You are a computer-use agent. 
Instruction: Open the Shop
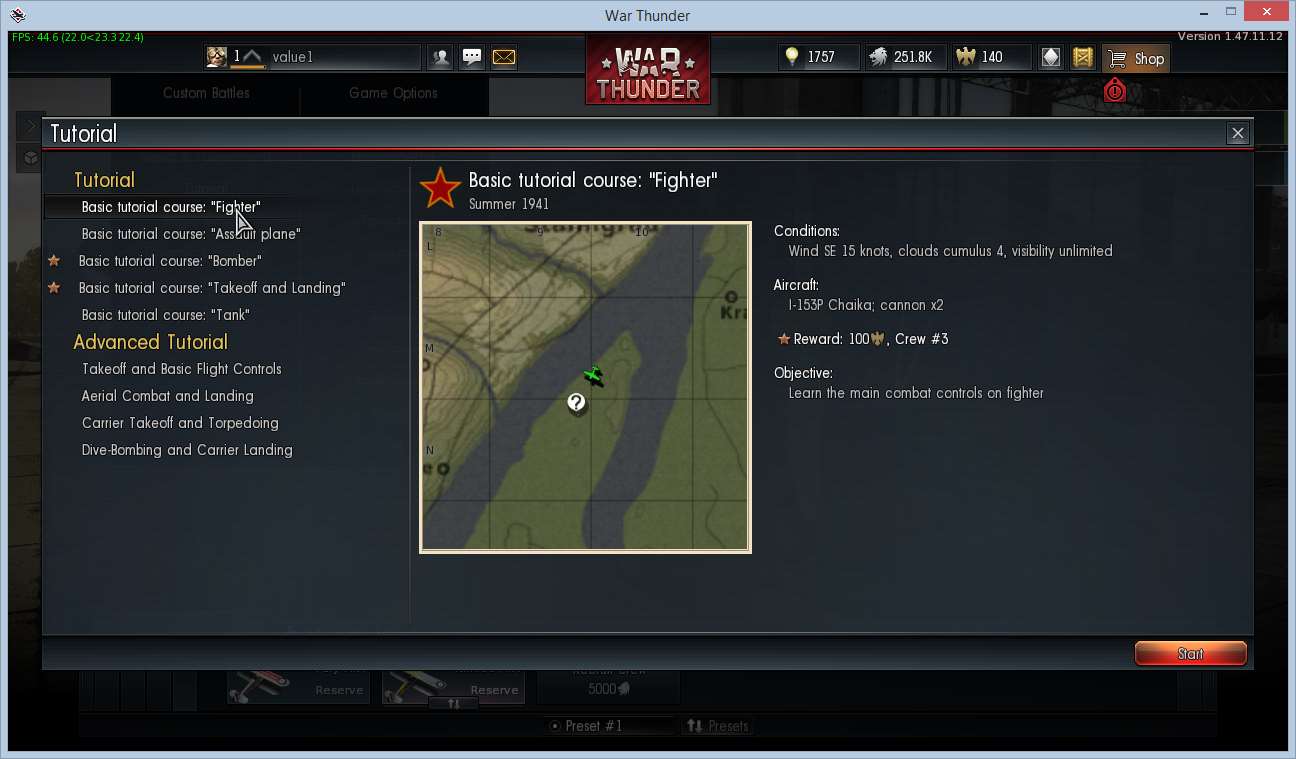pyautogui.click(x=1137, y=58)
